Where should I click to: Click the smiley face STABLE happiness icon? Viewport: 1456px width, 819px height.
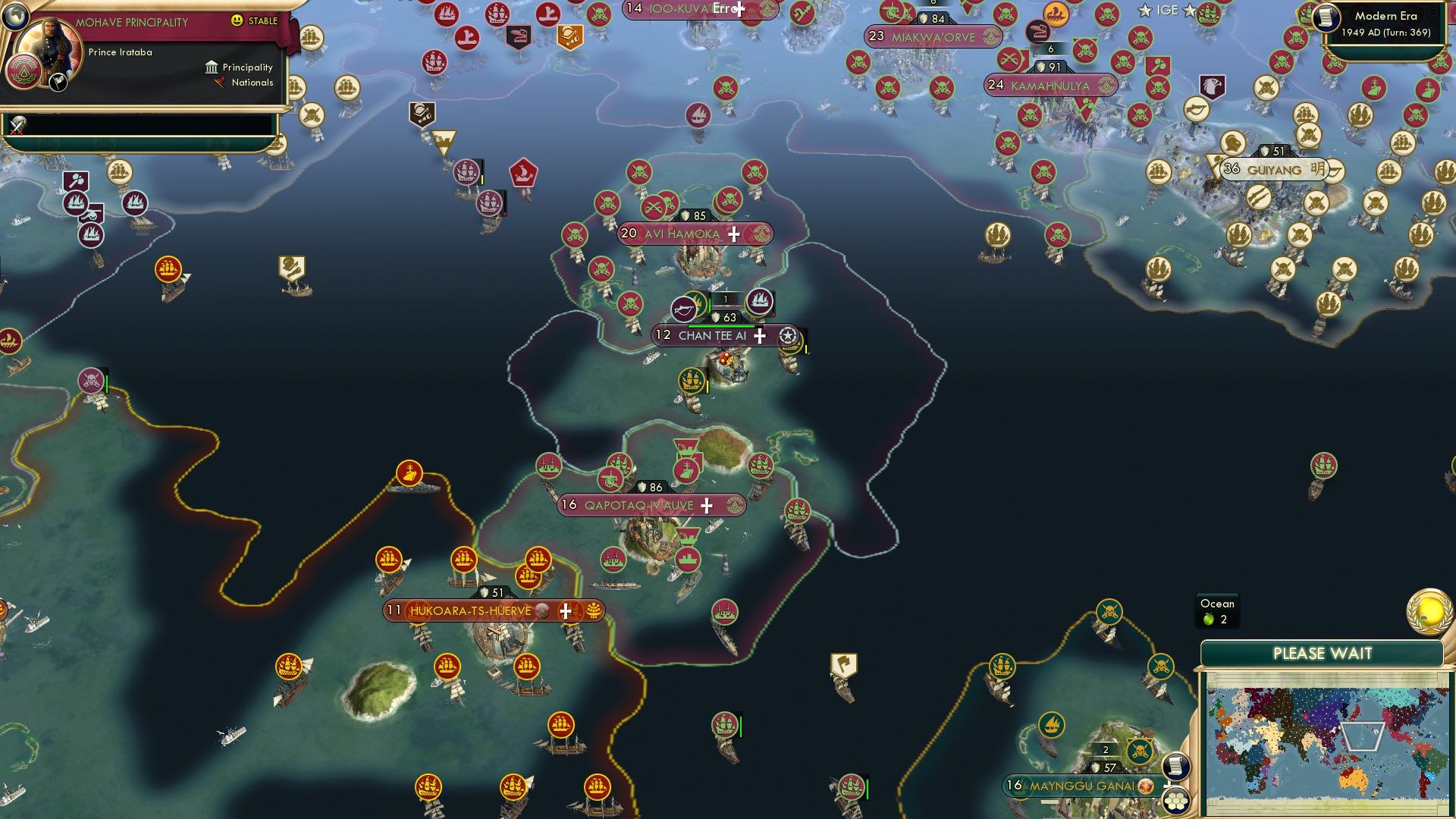(237, 21)
